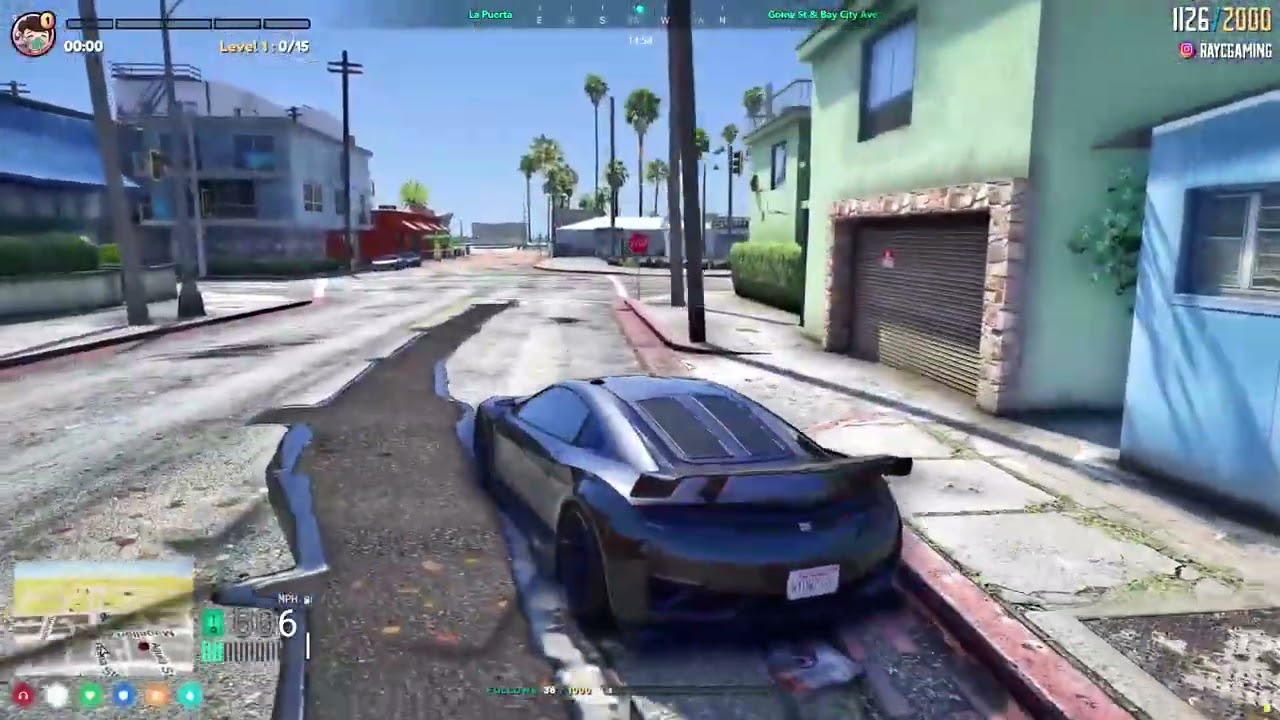Click the orange hunger status icon
This screenshot has width=1280, height=720.
155,694
